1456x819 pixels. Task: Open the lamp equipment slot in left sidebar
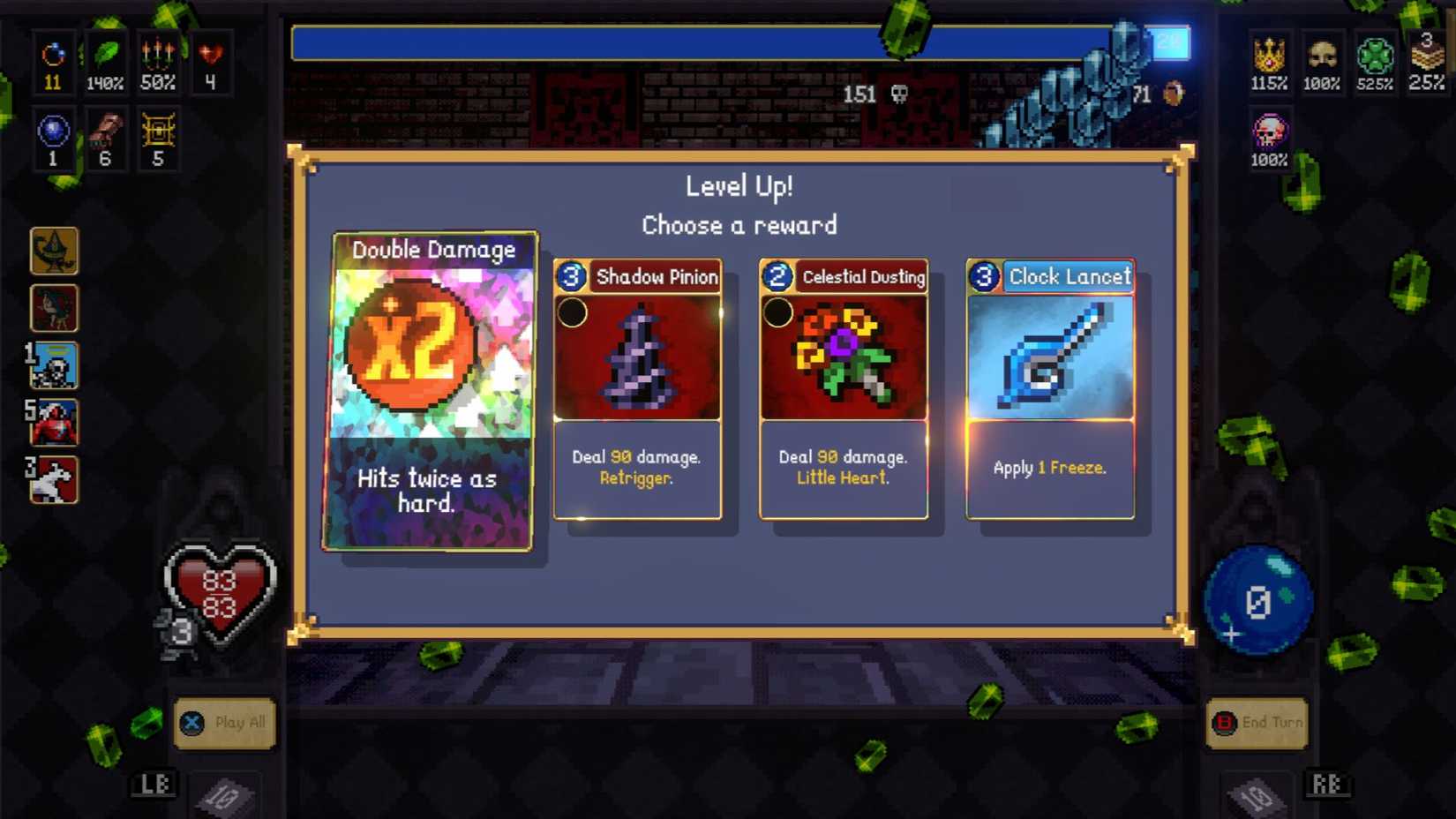pyautogui.click(x=55, y=252)
